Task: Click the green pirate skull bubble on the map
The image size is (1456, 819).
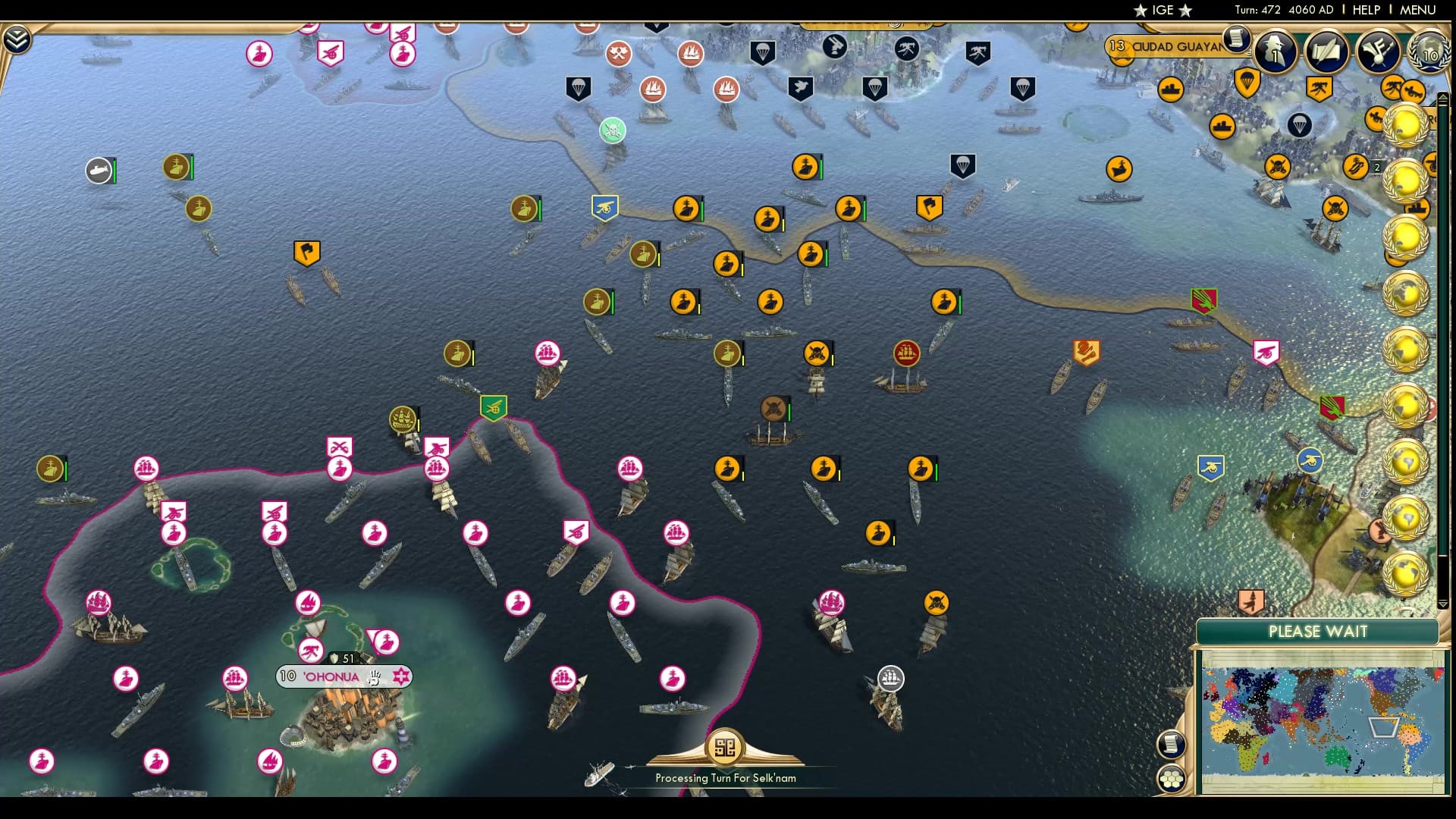Action: pos(611,130)
